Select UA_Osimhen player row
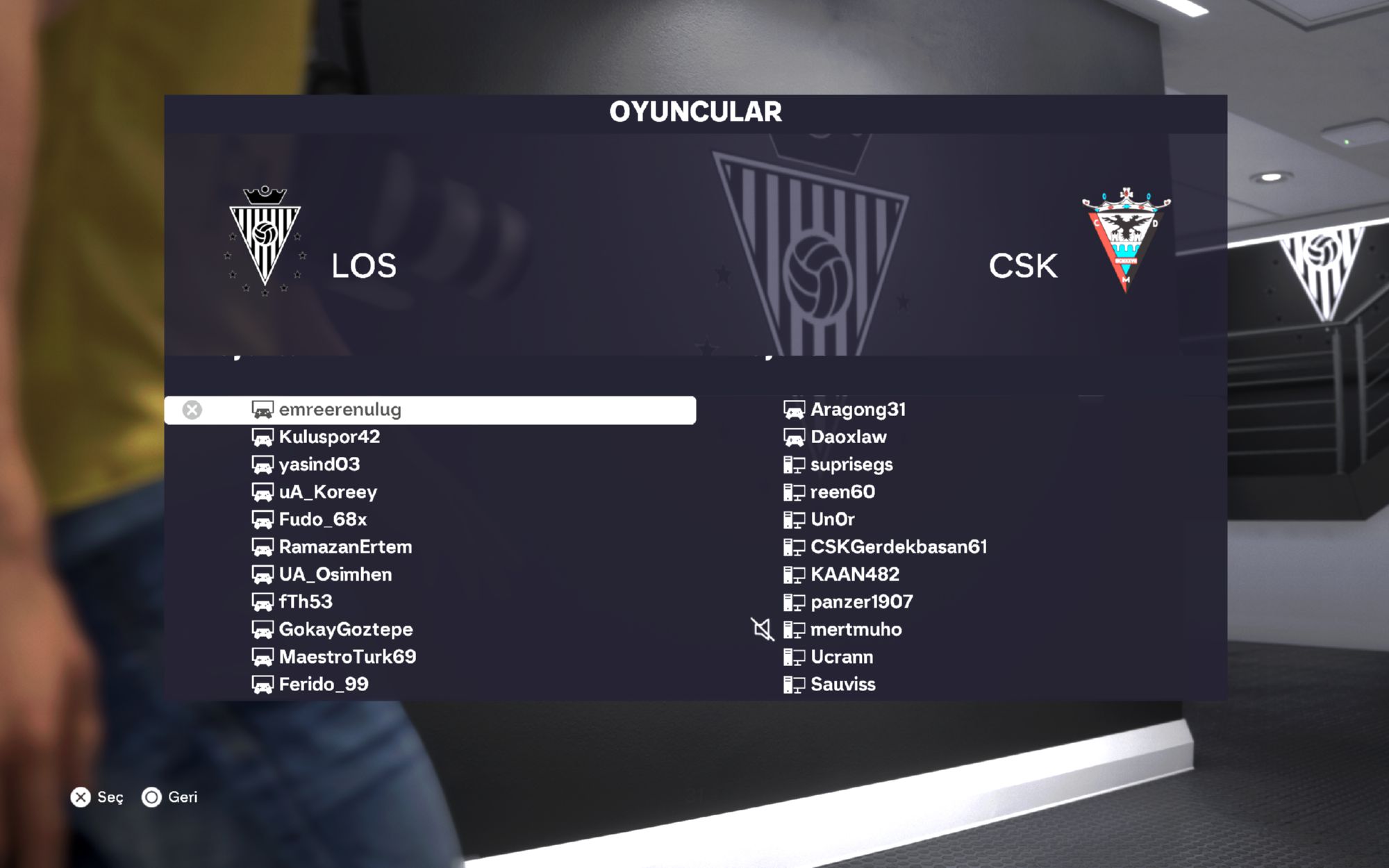Image resolution: width=1389 pixels, height=868 pixels. (335, 574)
